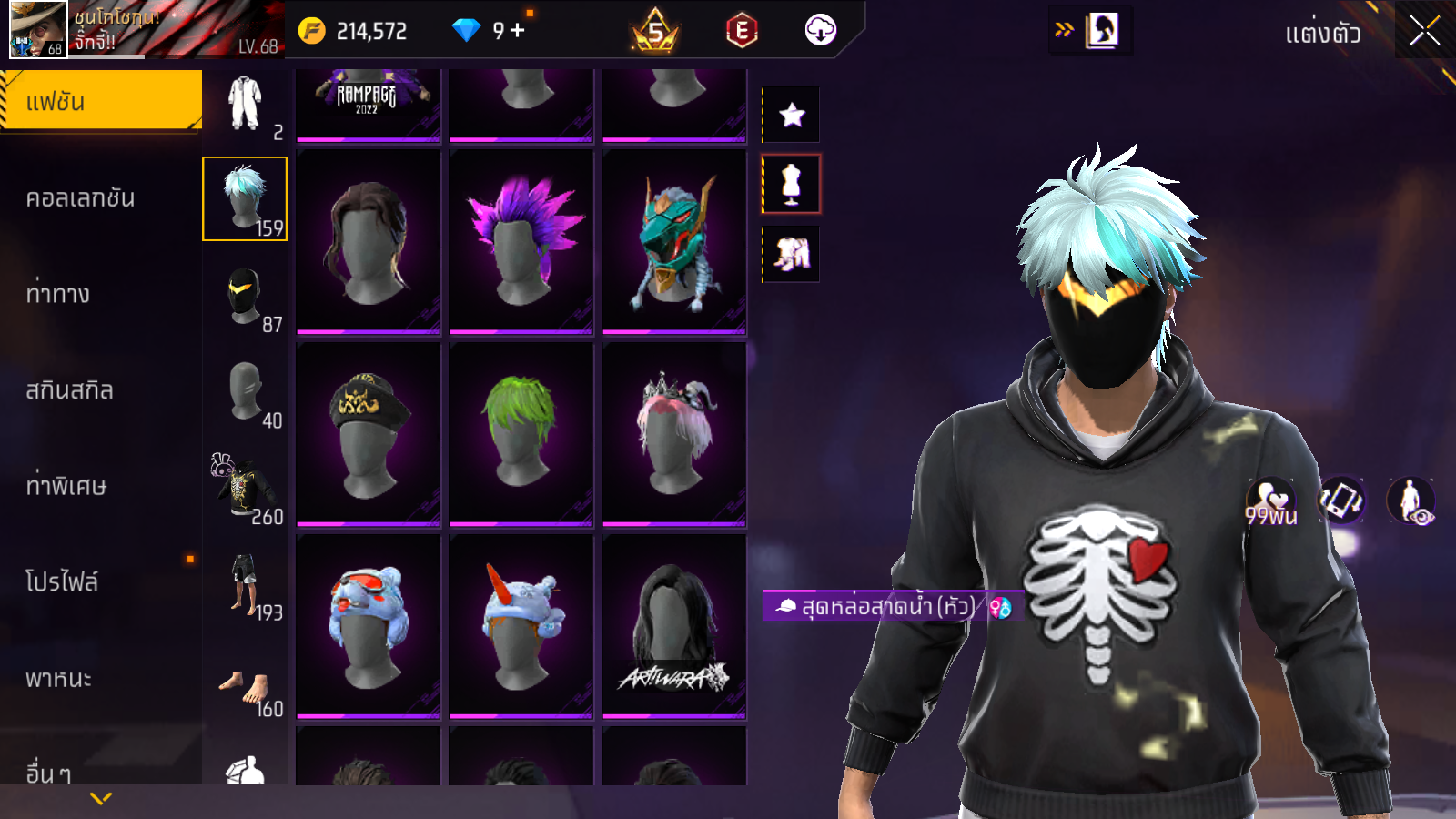Viewport: 1456px width, 819px height.
Task: Choose the green hair item
Action: pyautogui.click(x=521, y=434)
